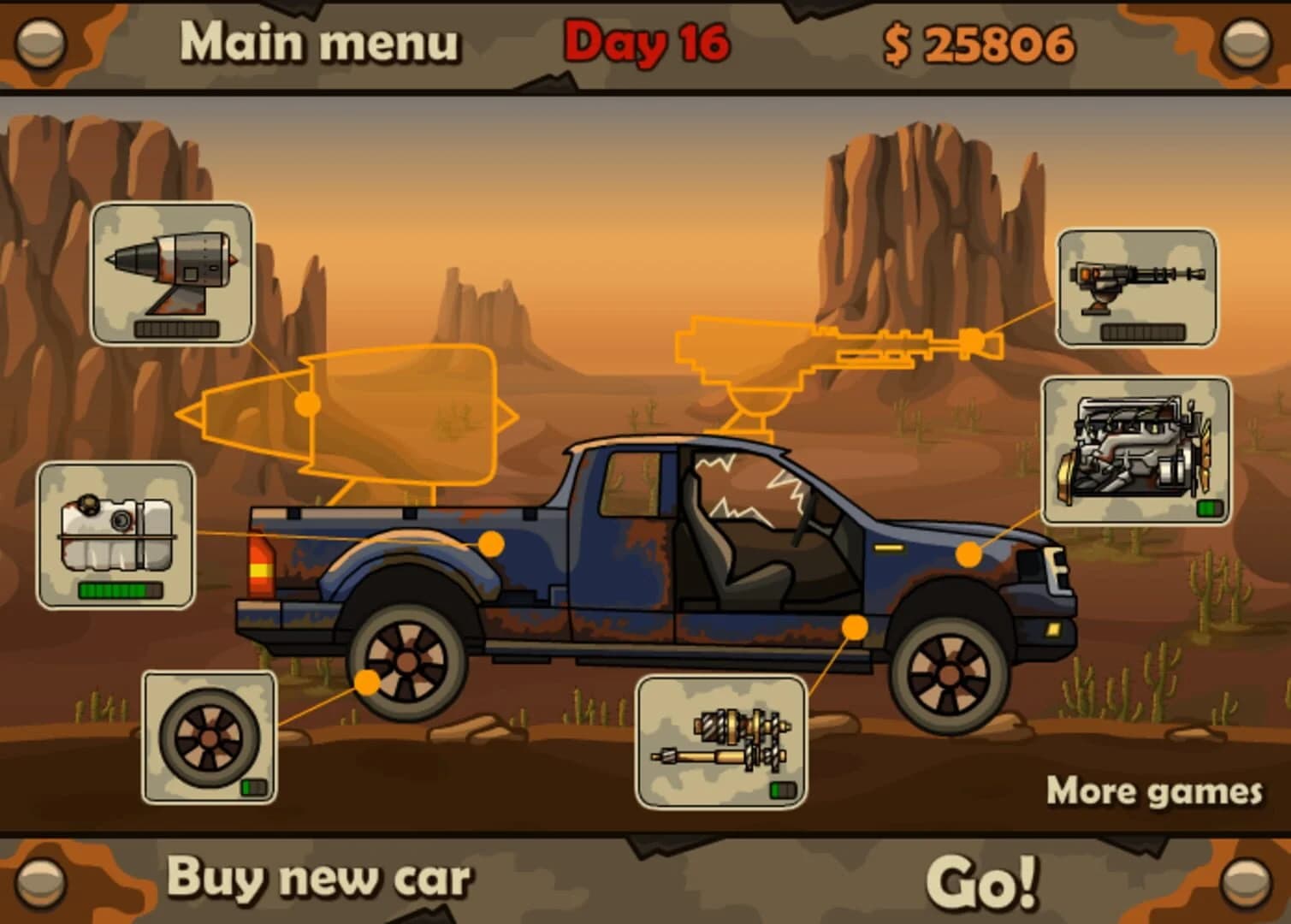Click Buy new car
Viewport: 1291px width, 924px height.
[x=318, y=876]
